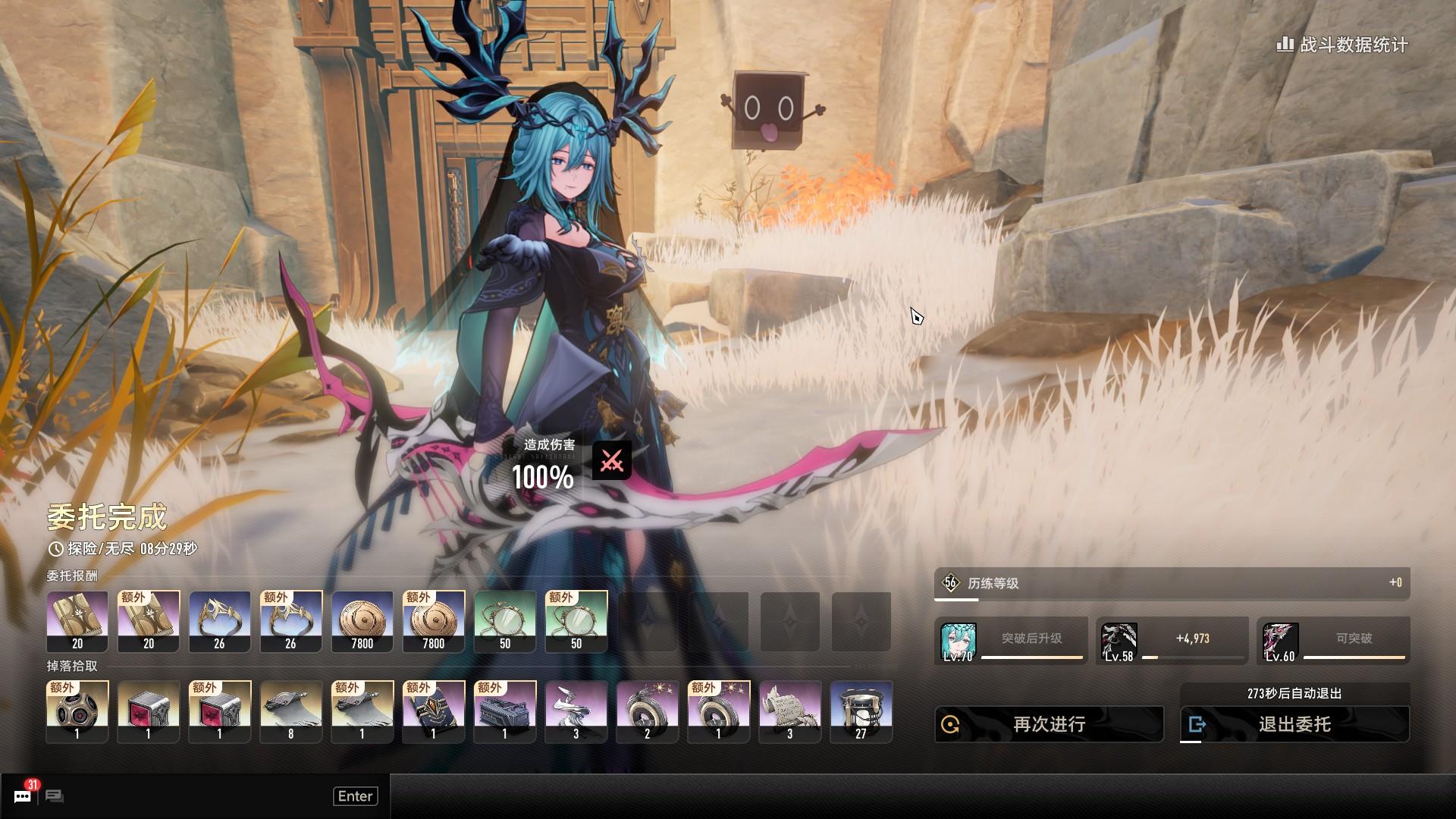Select the torn parchment scroll drop
This screenshot has width=1456, height=819.
pyautogui.click(x=790, y=711)
